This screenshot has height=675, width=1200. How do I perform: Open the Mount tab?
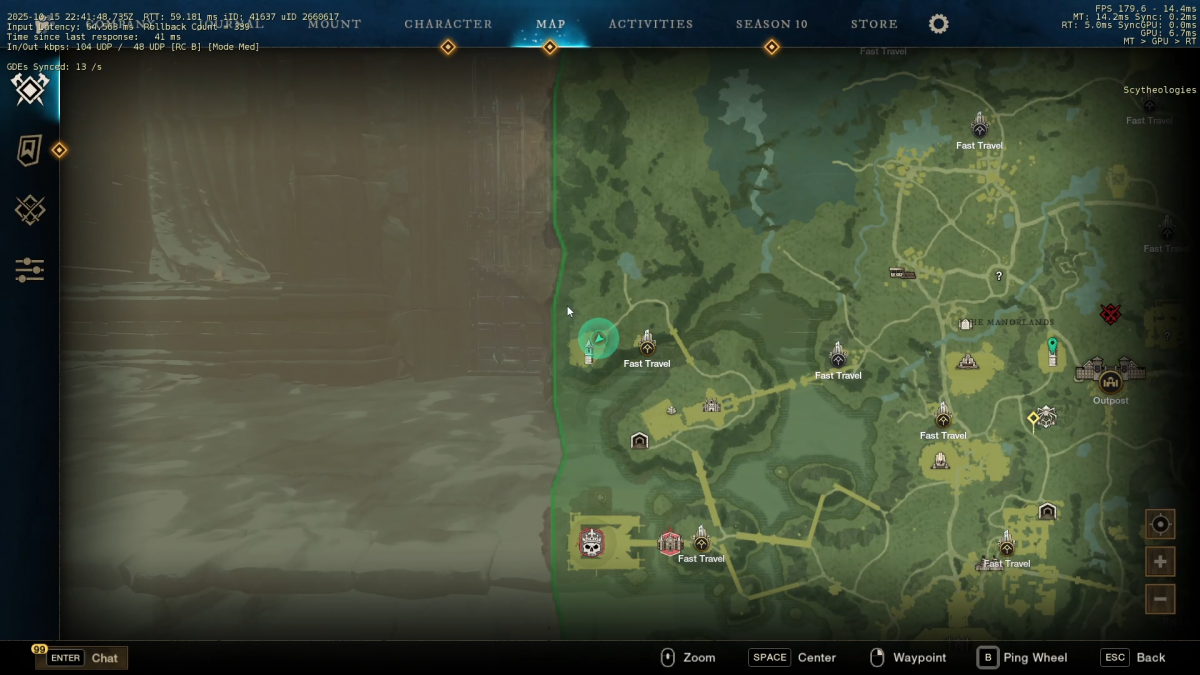334,24
